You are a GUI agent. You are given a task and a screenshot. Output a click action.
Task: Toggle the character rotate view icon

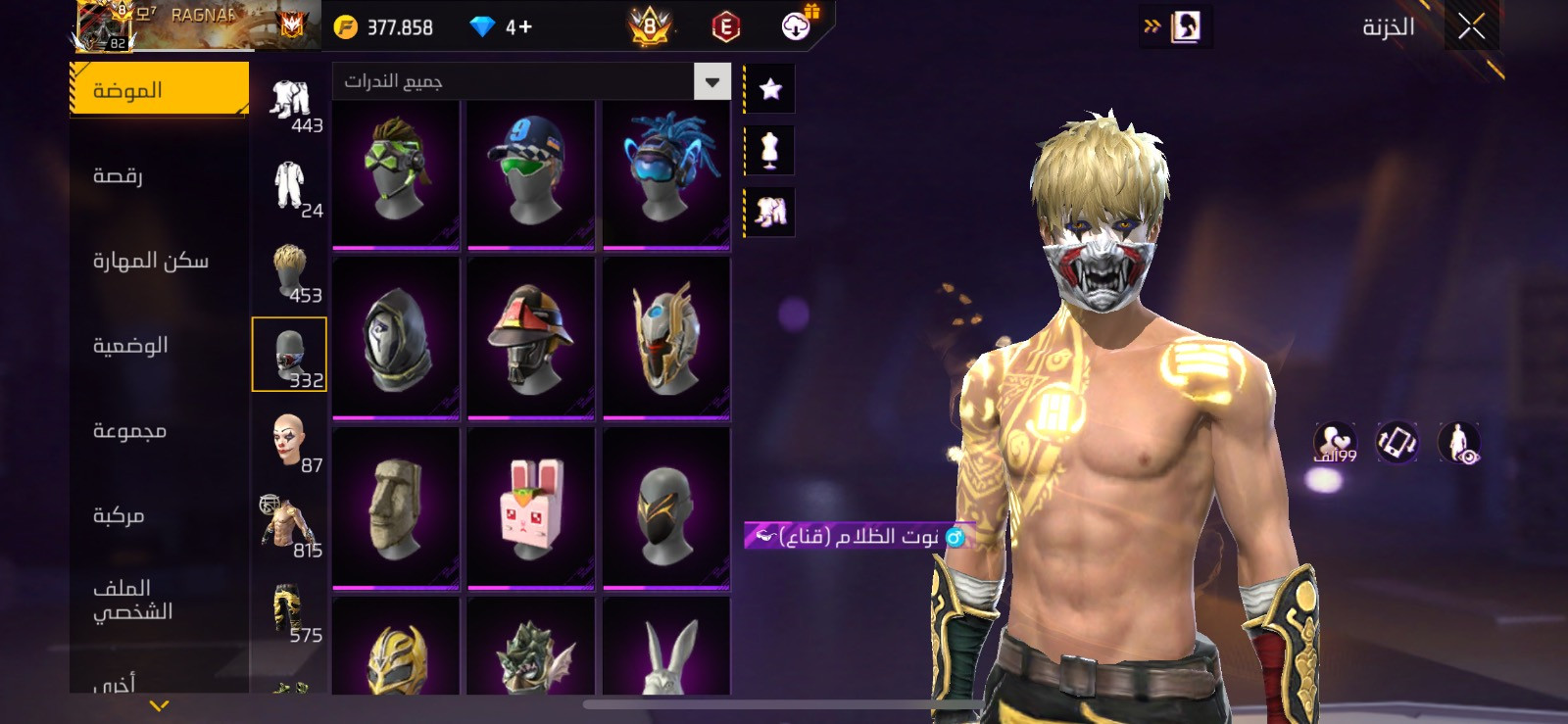pos(1396,442)
